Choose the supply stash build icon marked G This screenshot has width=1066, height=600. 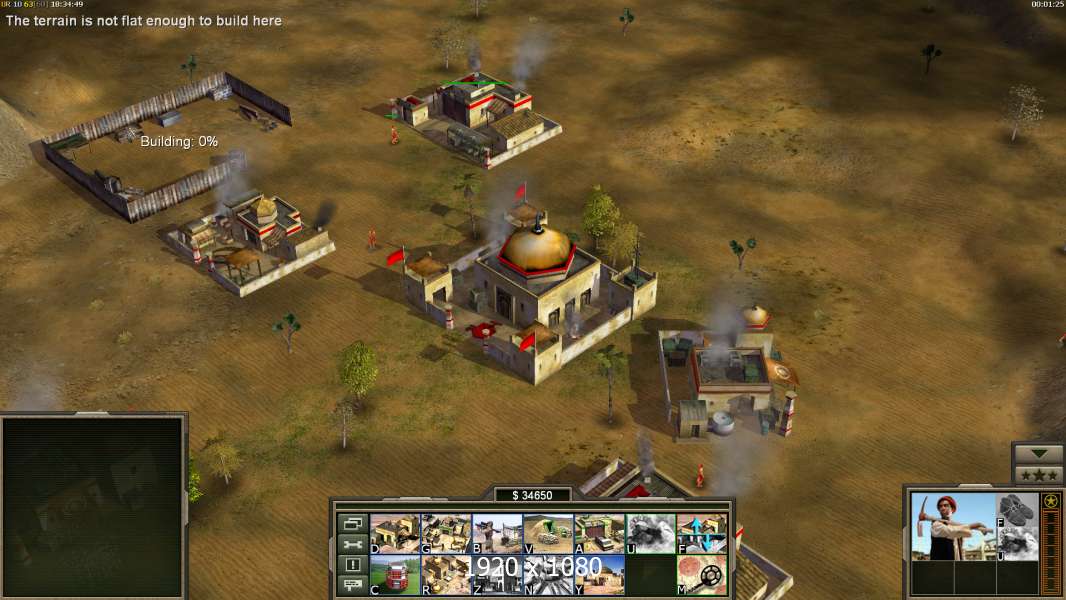[446, 534]
